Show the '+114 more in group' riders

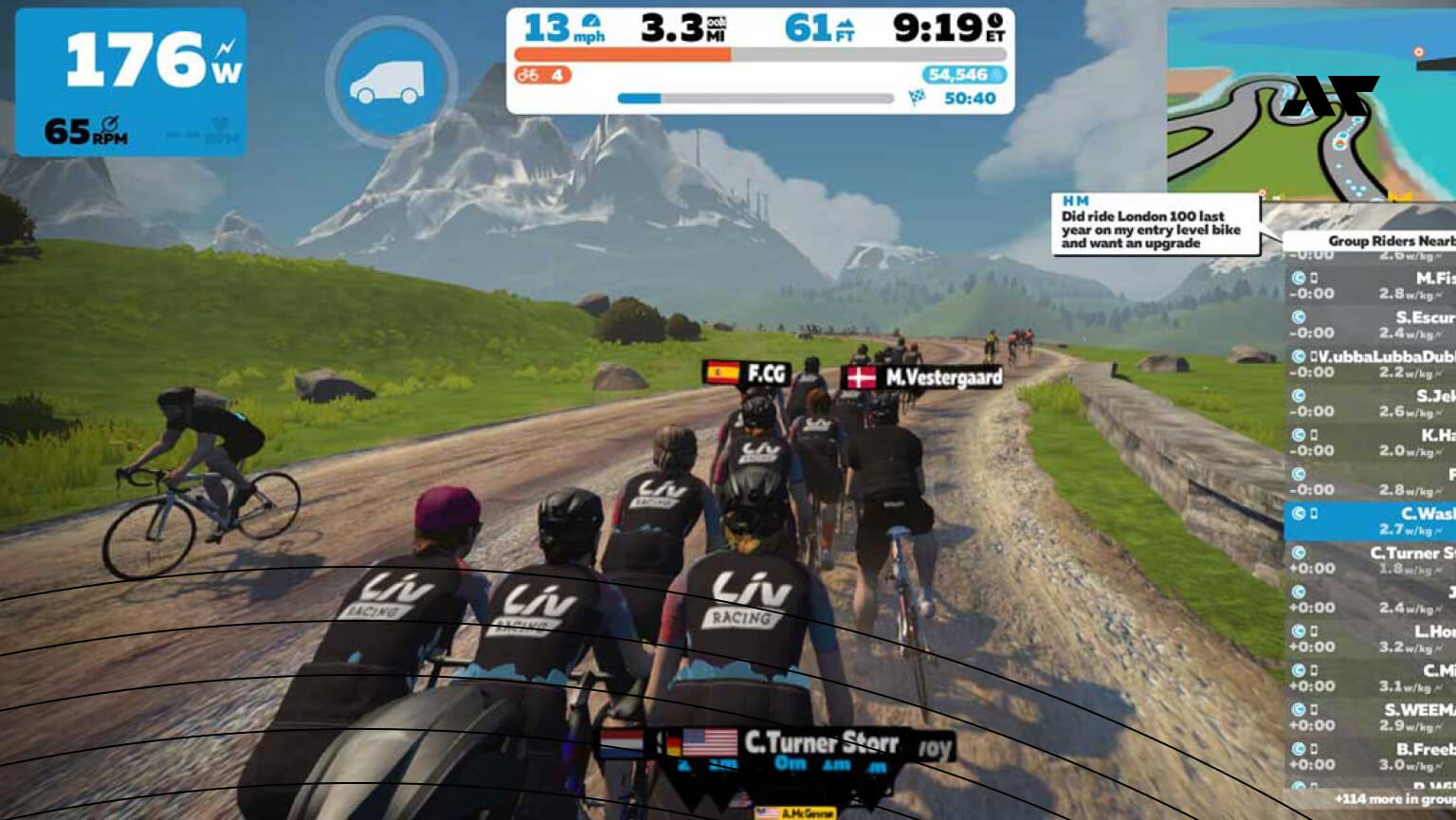(1393, 799)
